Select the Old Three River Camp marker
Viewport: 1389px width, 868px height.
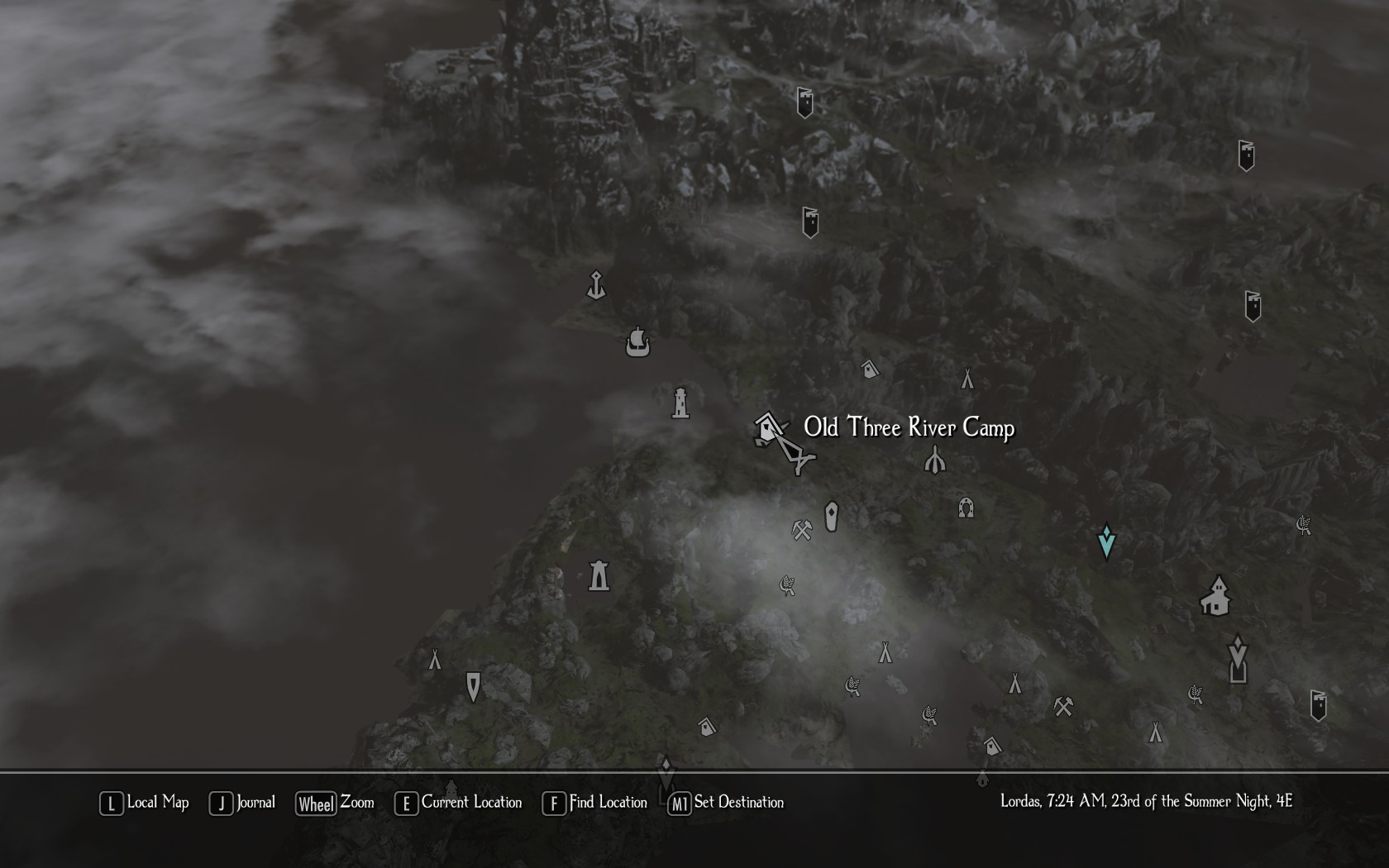pyautogui.click(x=769, y=429)
